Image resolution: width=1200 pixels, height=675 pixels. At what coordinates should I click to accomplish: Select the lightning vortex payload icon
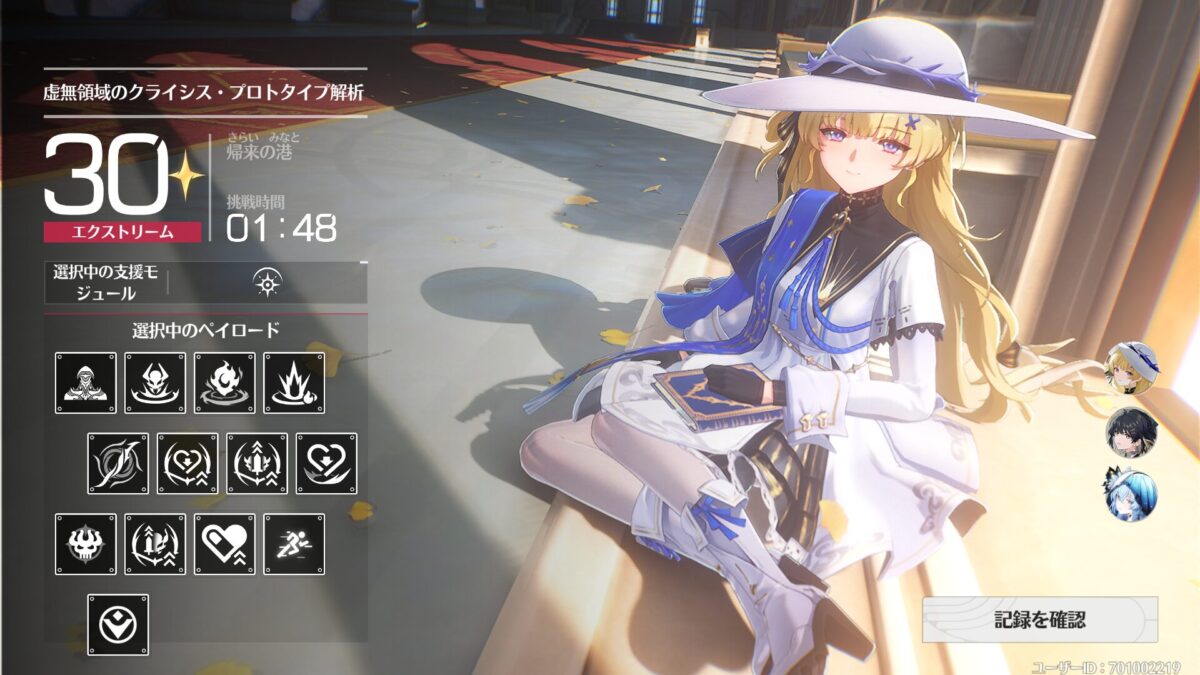click(x=118, y=464)
